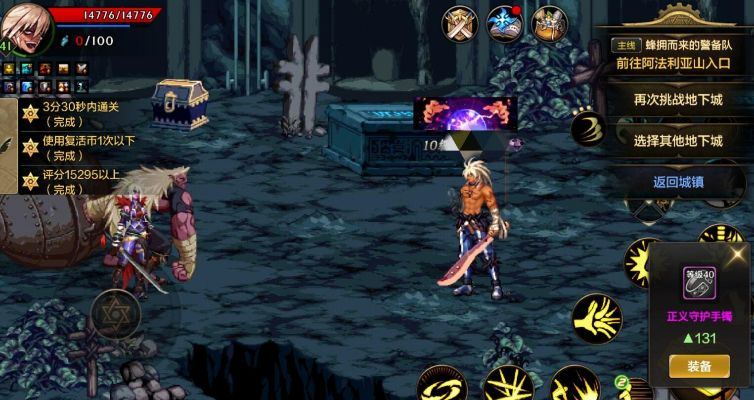Equip the item with the 装备 button

699,366
